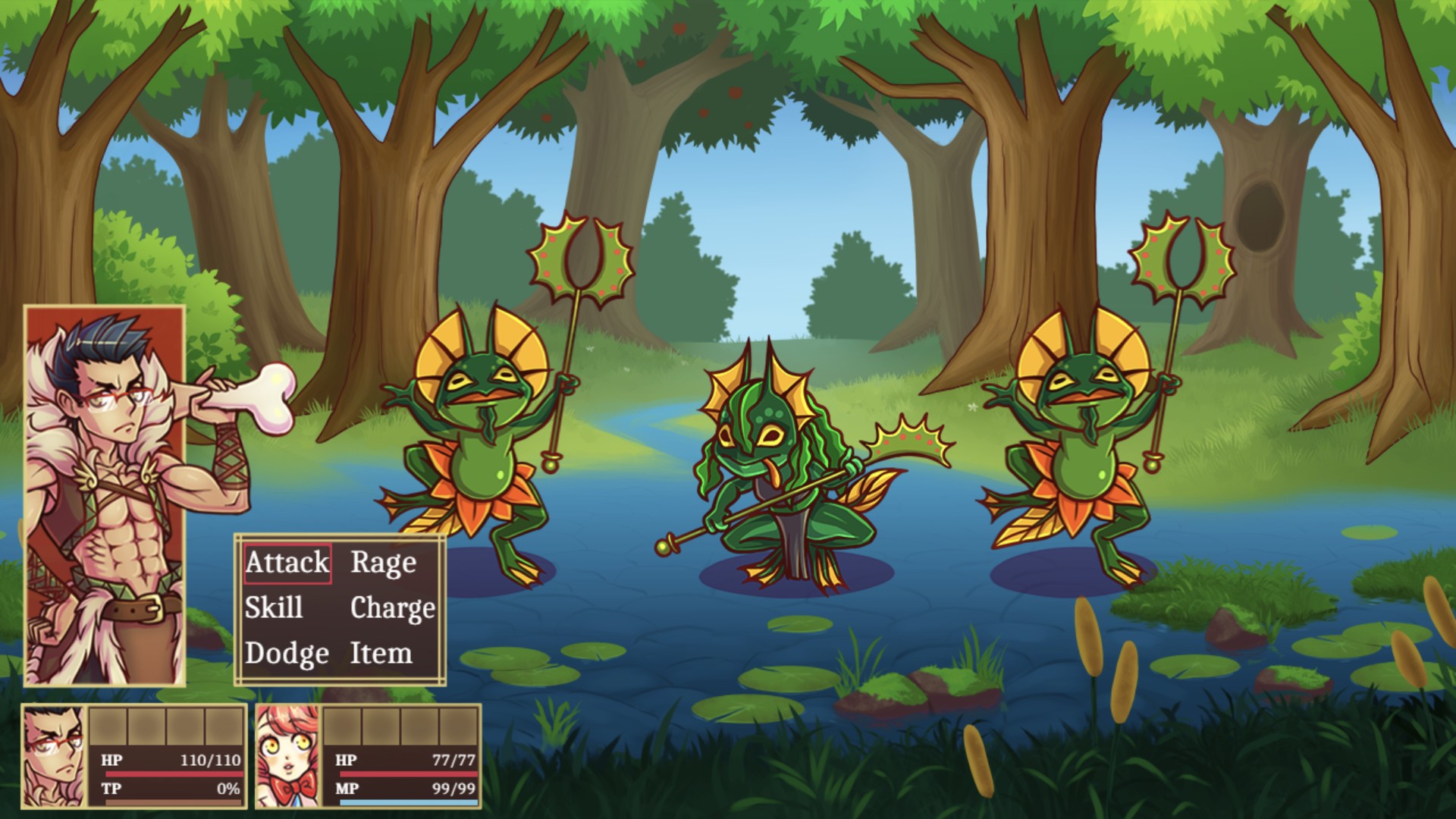Open the Item menu
1456x819 pixels.
coord(381,654)
